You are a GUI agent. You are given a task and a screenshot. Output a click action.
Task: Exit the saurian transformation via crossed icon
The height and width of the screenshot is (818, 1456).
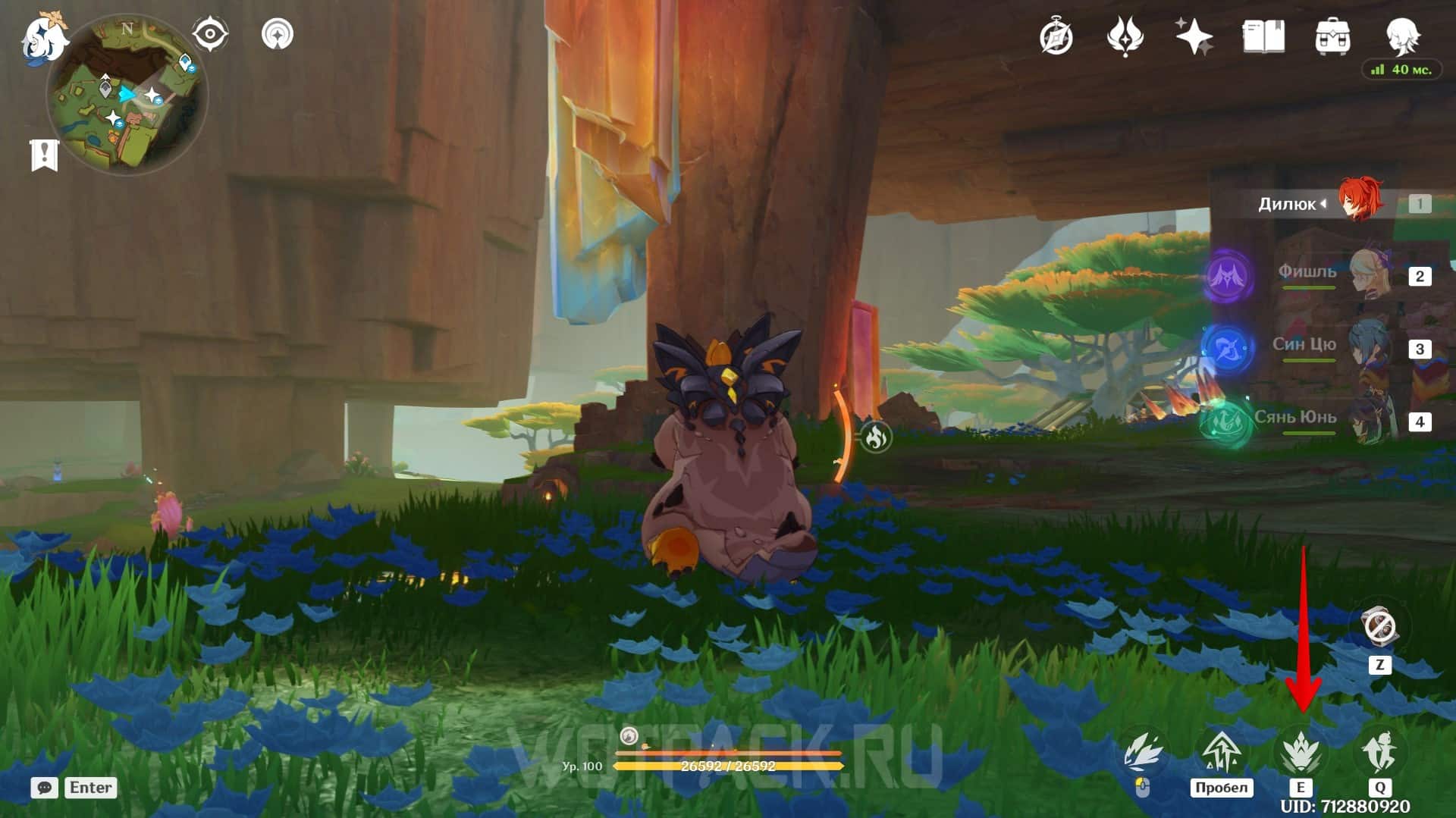[x=1379, y=627]
